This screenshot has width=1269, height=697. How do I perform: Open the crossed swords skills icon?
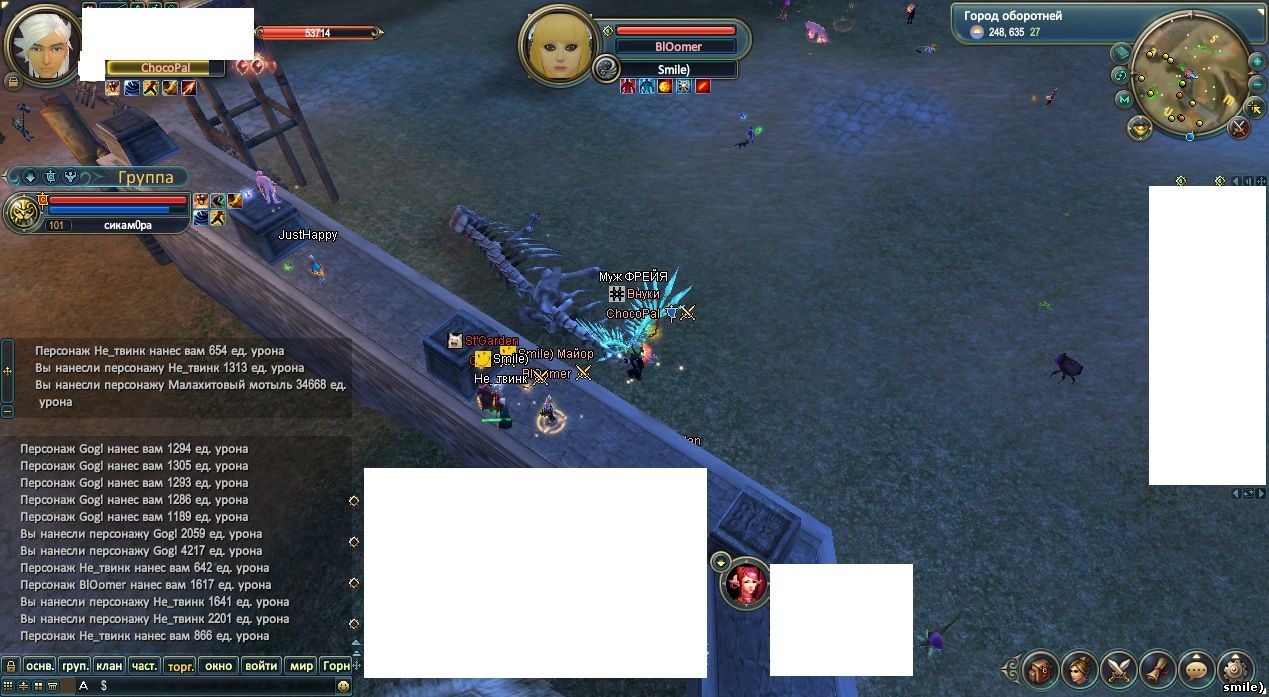click(x=1119, y=669)
